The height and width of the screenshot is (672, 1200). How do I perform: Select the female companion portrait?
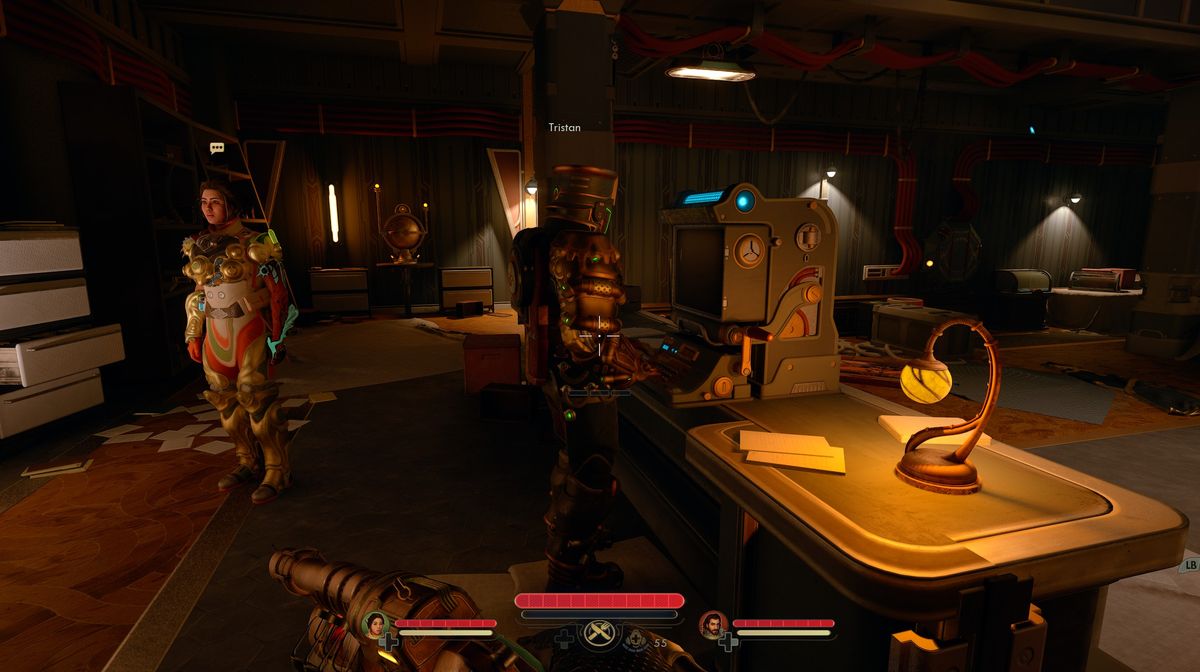click(x=376, y=625)
